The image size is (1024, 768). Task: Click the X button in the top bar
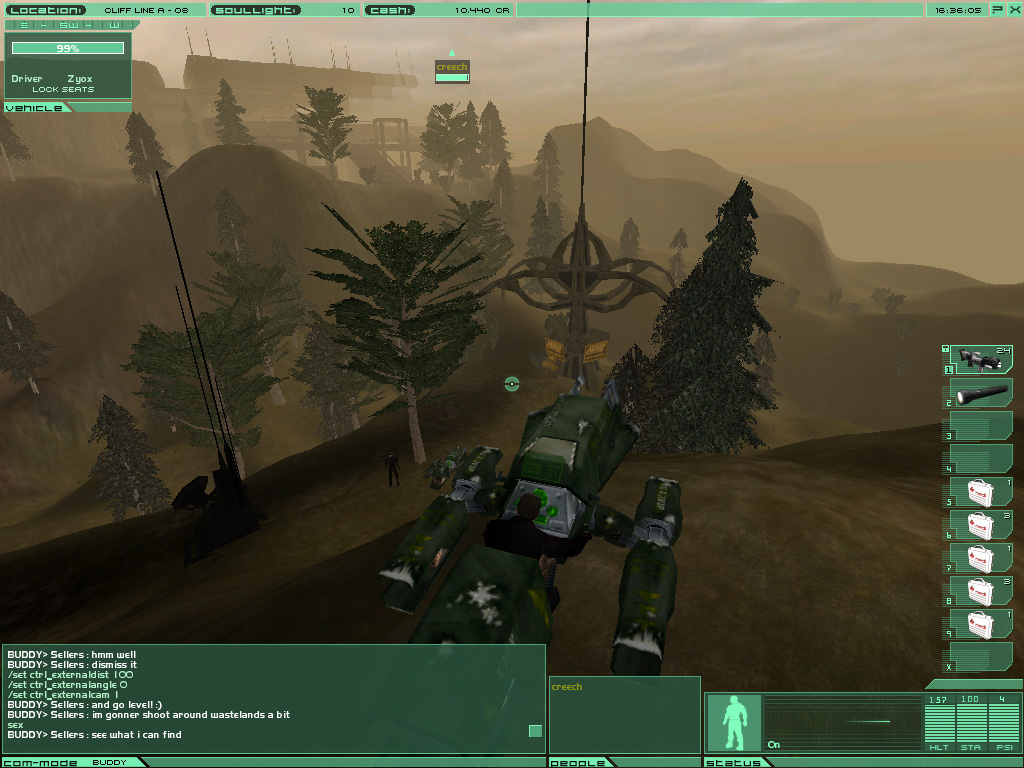[1012, 9]
